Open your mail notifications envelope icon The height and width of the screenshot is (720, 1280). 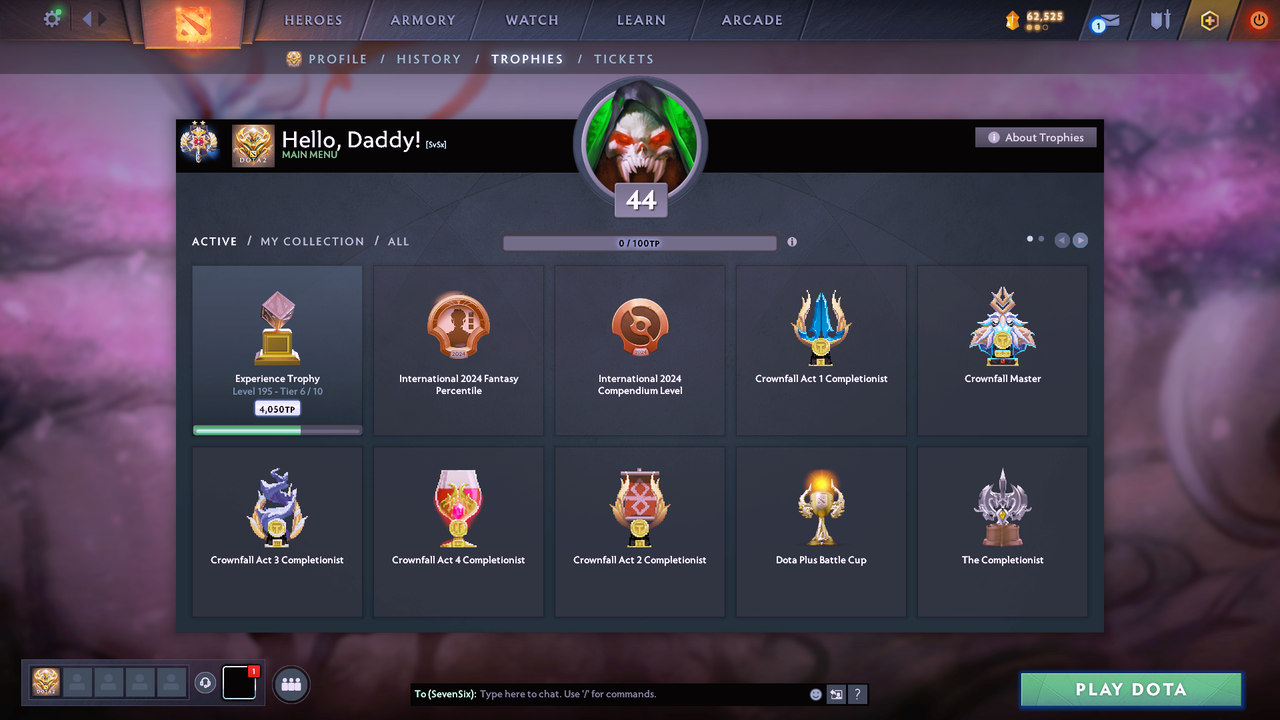[x=1103, y=18]
